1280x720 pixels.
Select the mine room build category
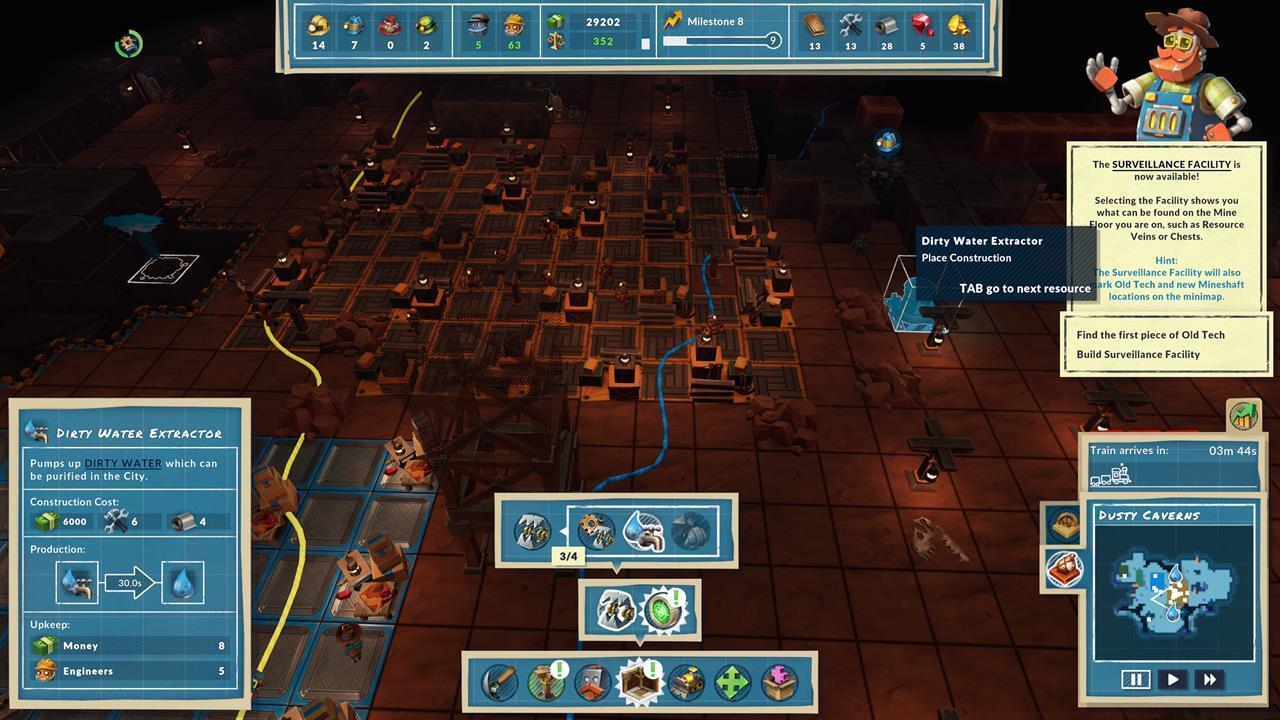pos(639,683)
